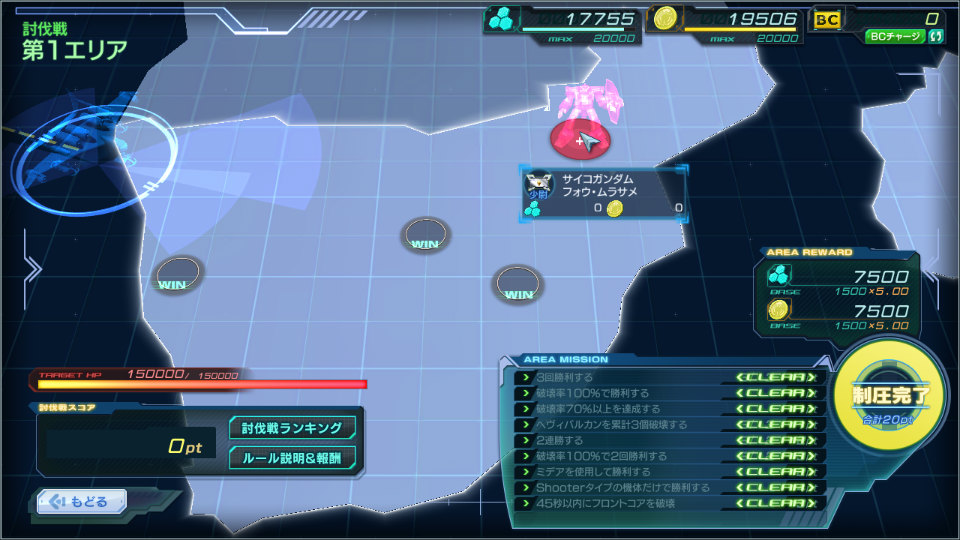Click the yellow 制圧完了 button
Image resolution: width=960 pixels, height=540 pixels.
tap(890, 394)
